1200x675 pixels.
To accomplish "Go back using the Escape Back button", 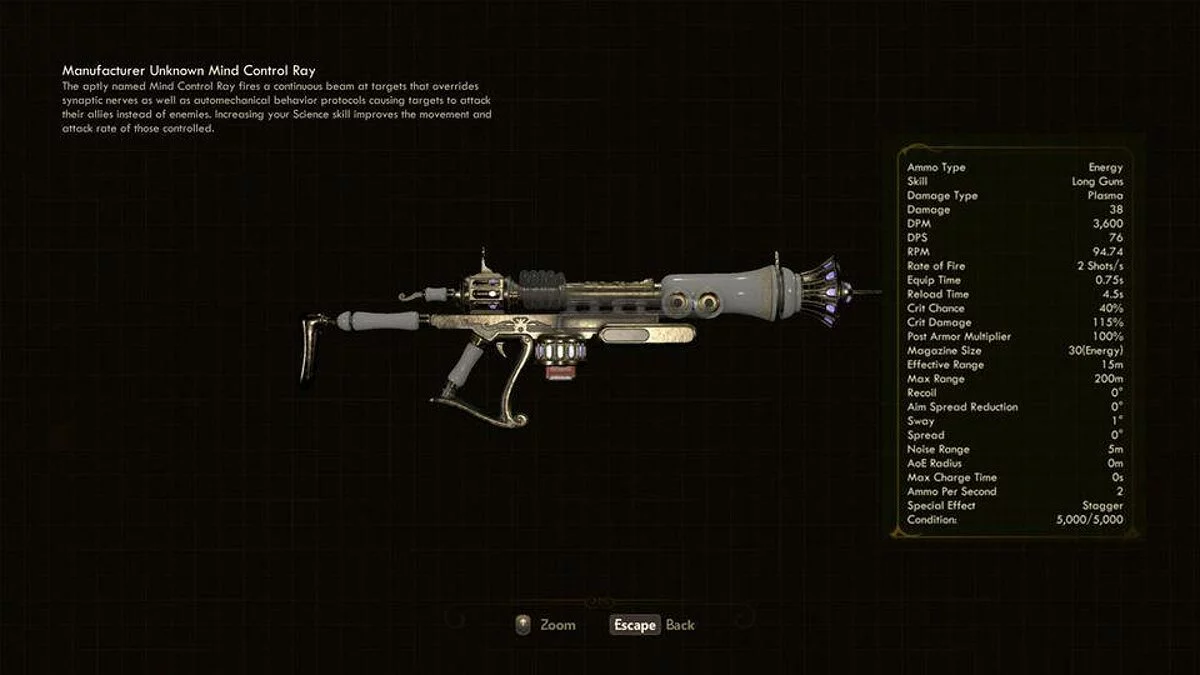I will coord(652,625).
